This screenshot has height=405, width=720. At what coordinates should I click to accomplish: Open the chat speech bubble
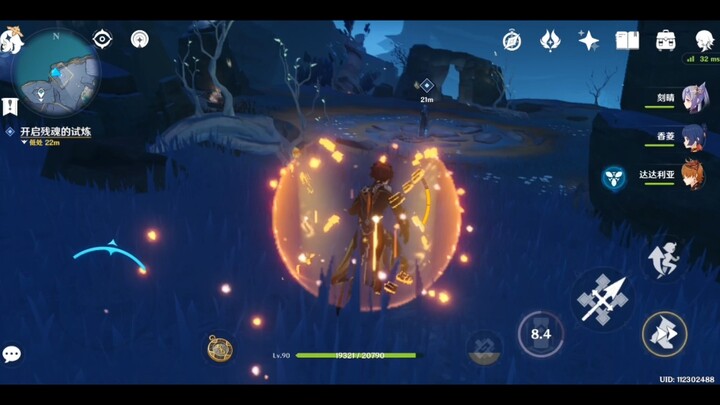(x=12, y=354)
